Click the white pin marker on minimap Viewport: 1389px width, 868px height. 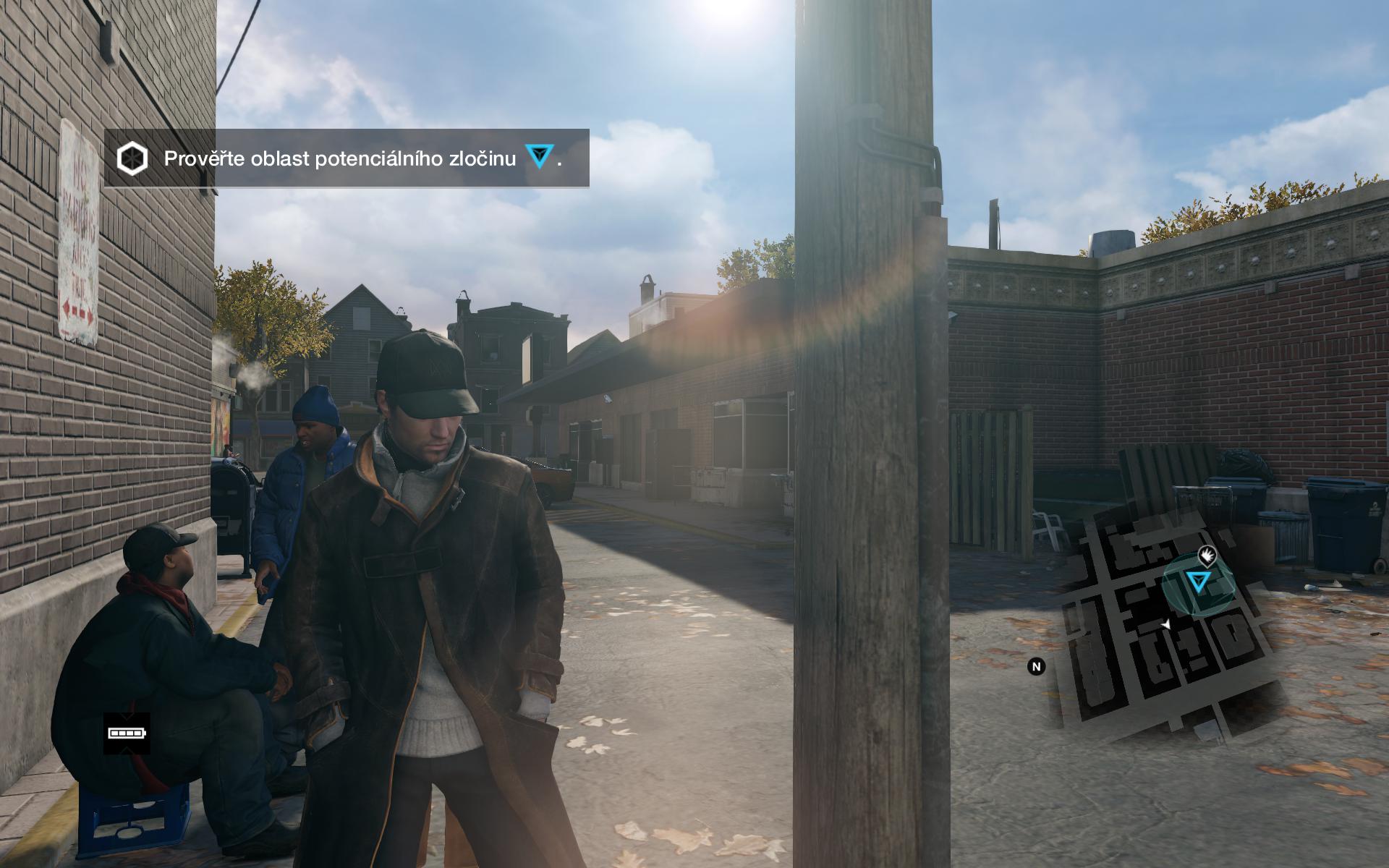1207,556
